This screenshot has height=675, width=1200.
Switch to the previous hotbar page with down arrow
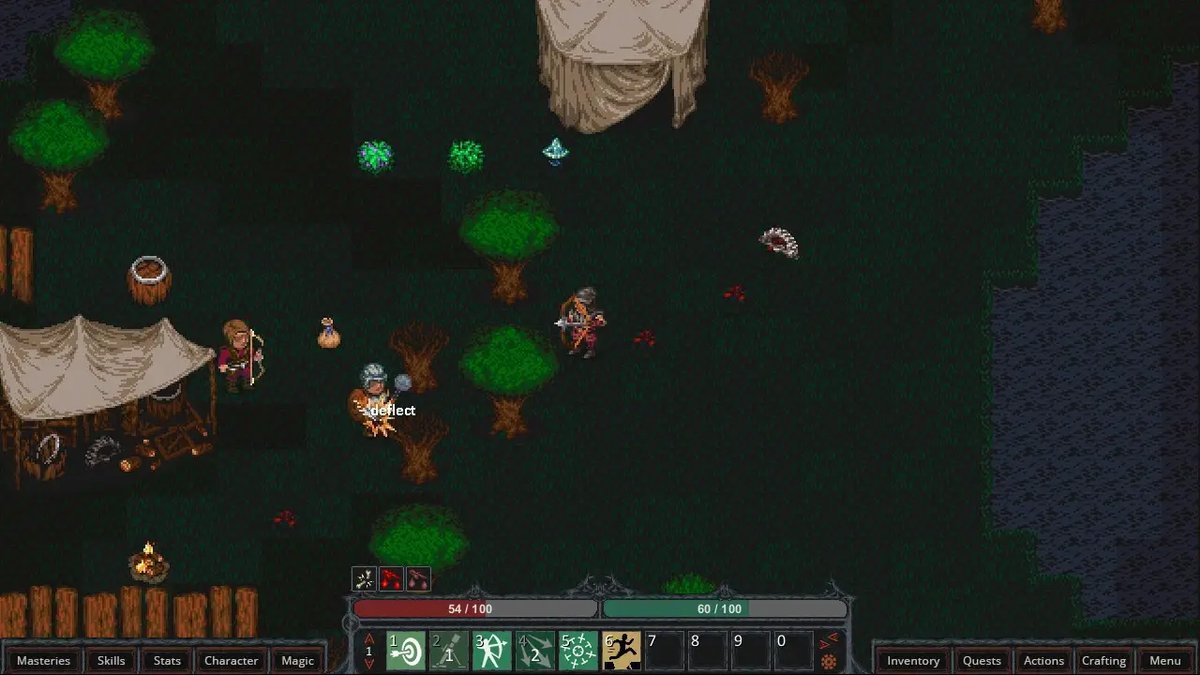click(369, 664)
